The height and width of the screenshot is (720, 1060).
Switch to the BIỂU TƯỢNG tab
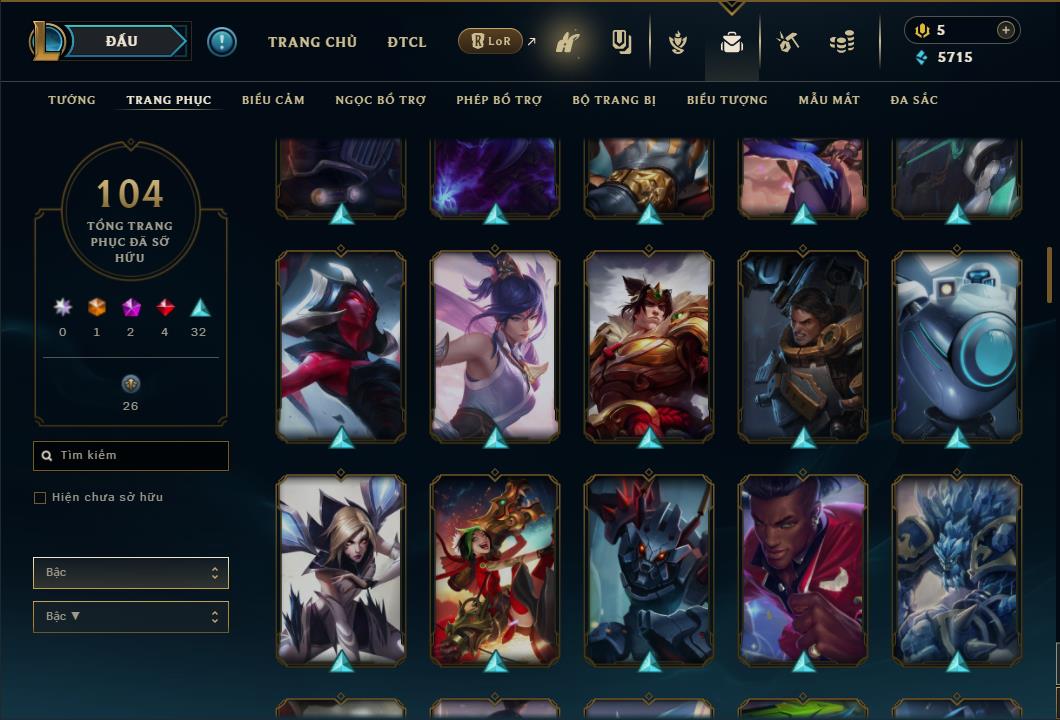tap(727, 100)
